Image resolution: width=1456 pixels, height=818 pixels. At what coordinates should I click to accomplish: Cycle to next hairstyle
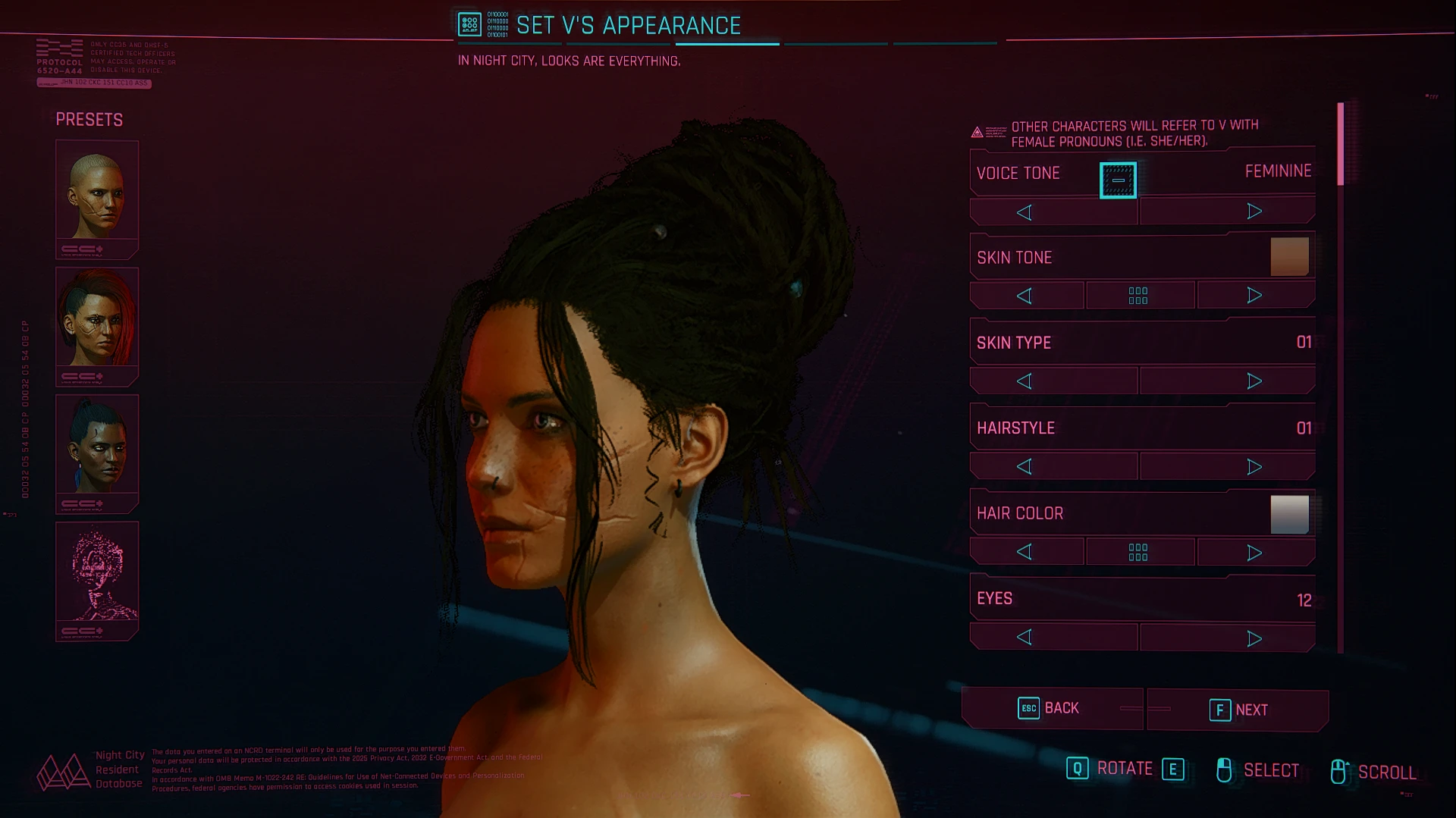(x=1254, y=467)
